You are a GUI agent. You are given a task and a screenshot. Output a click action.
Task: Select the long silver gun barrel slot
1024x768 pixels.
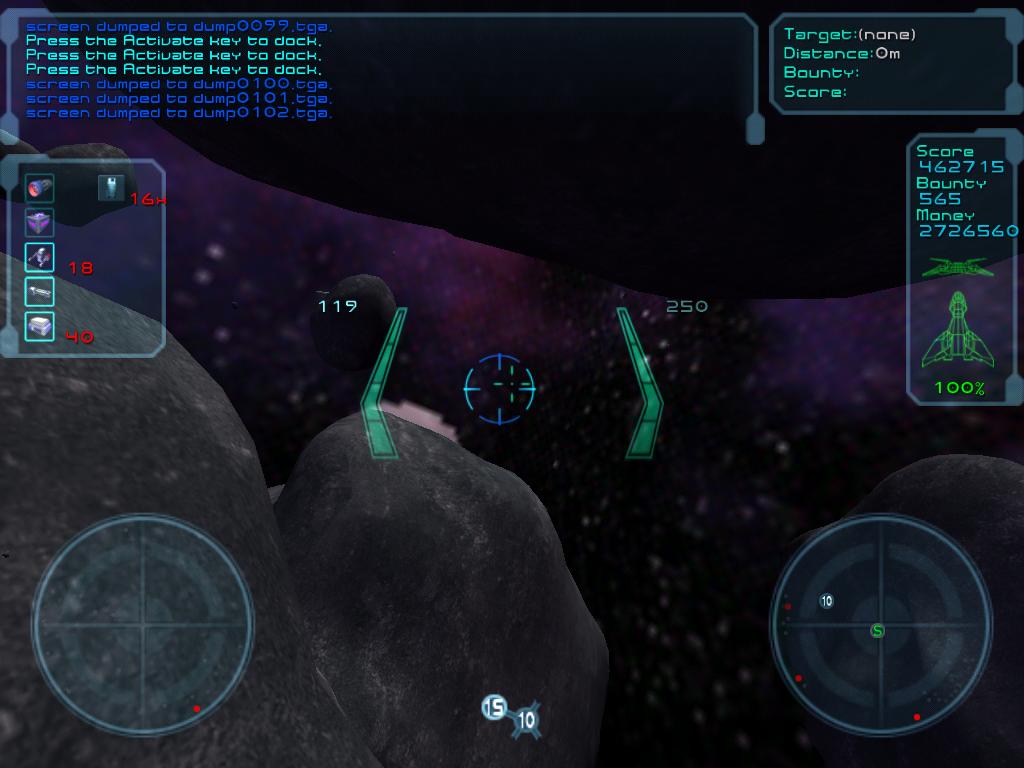(x=40, y=291)
